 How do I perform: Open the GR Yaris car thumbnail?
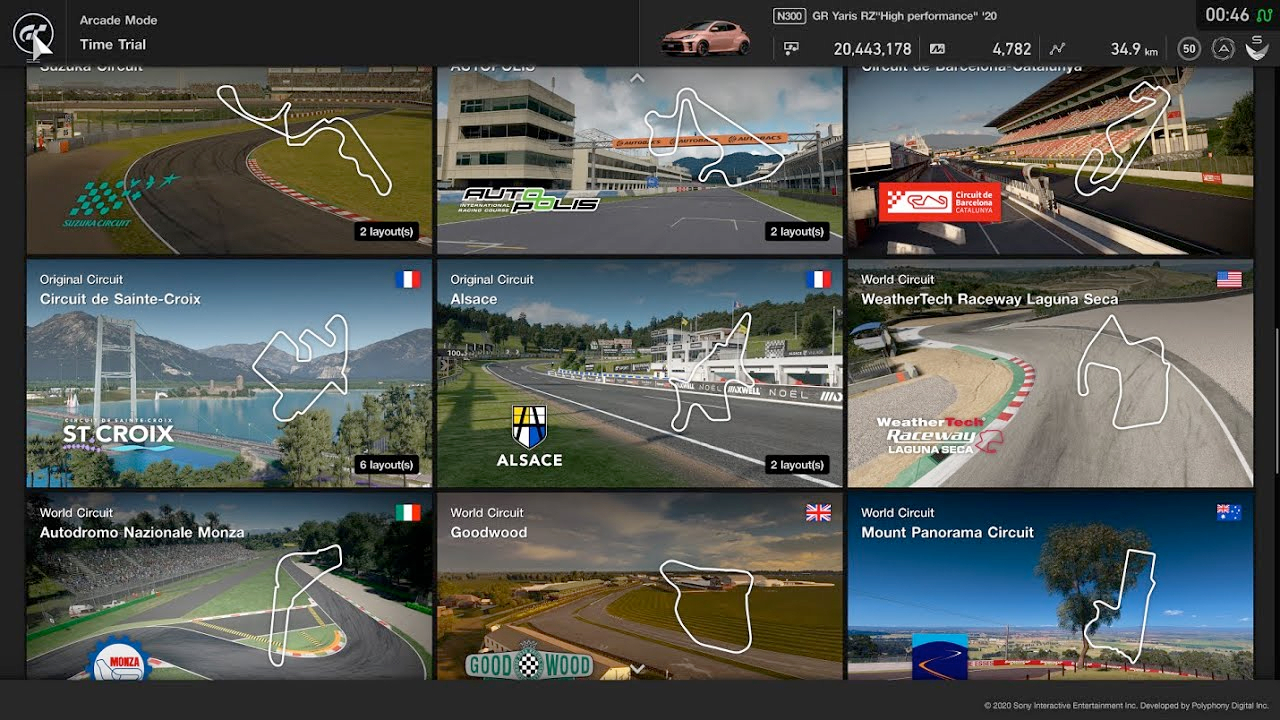[704, 39]
